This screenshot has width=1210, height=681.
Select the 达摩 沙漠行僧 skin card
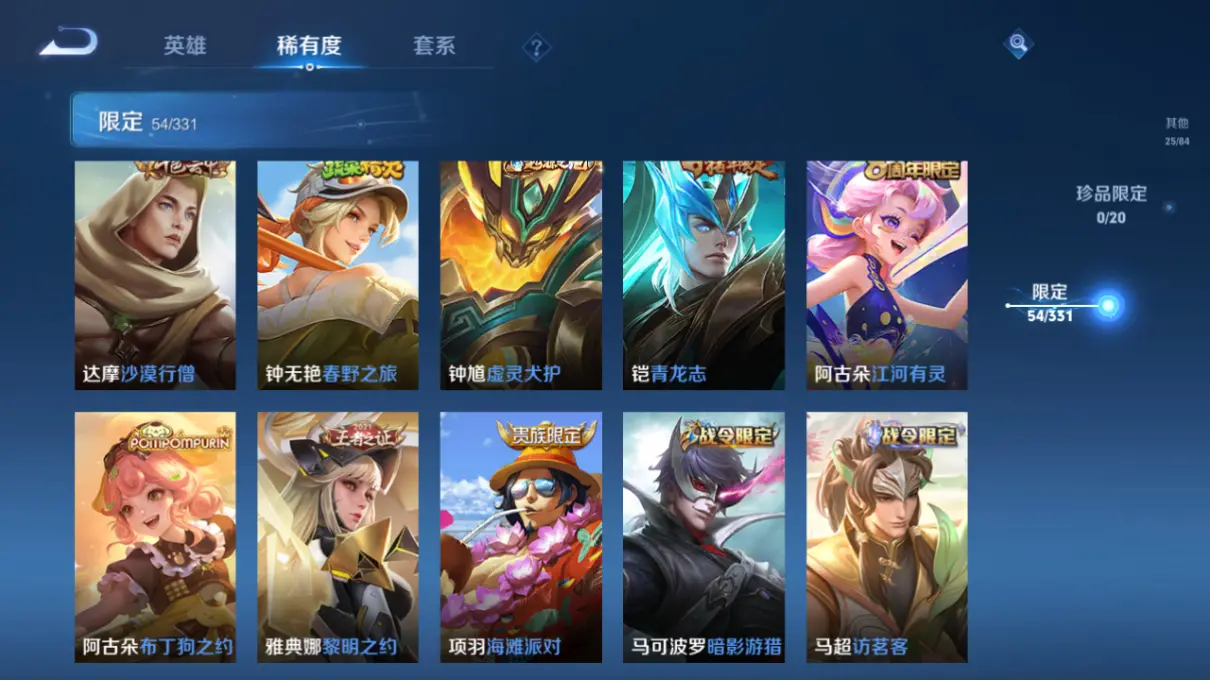pos(155,275)
